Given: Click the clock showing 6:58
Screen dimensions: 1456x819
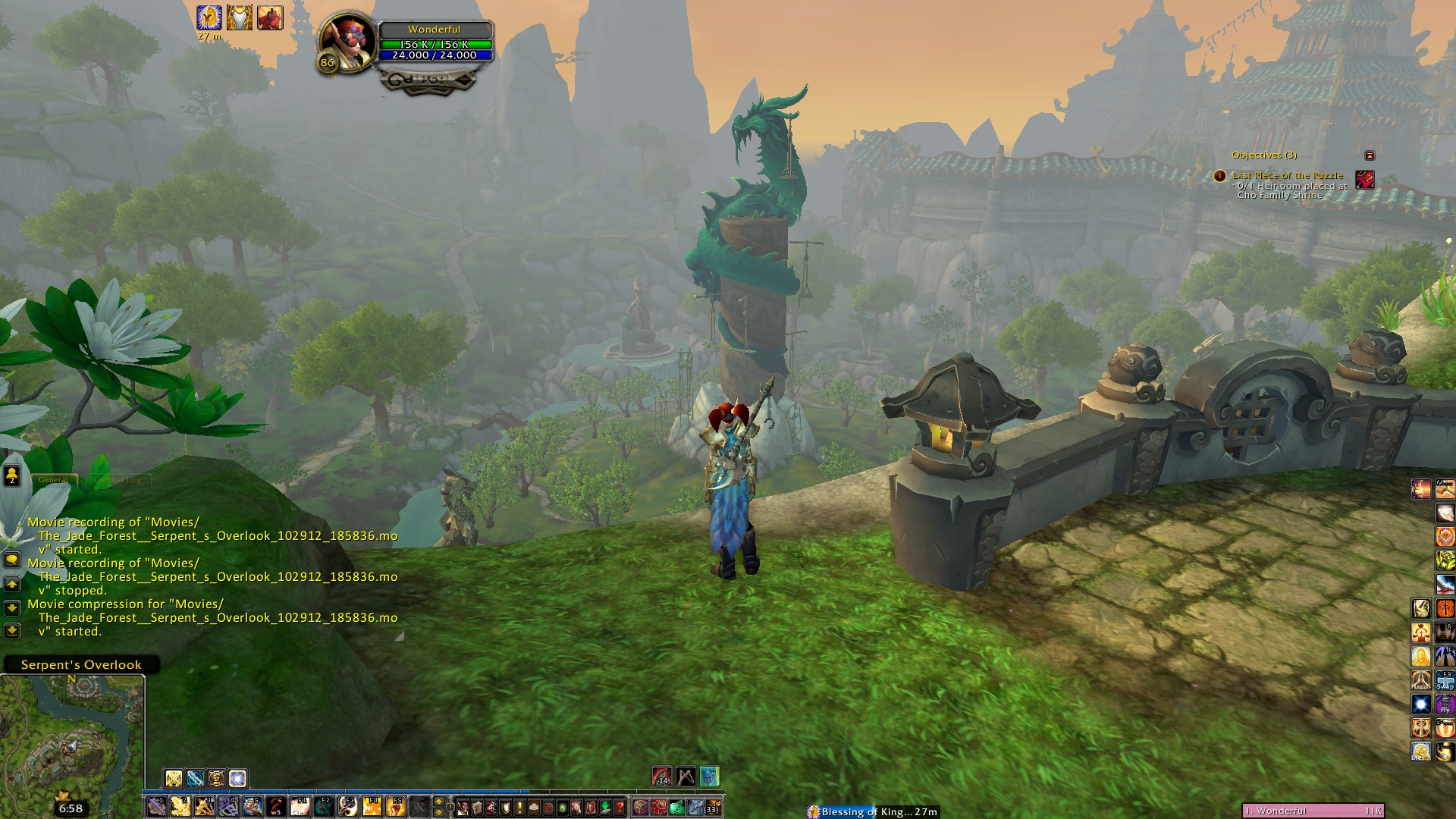Looking at the screenshot, I should (x=71, y=808).
